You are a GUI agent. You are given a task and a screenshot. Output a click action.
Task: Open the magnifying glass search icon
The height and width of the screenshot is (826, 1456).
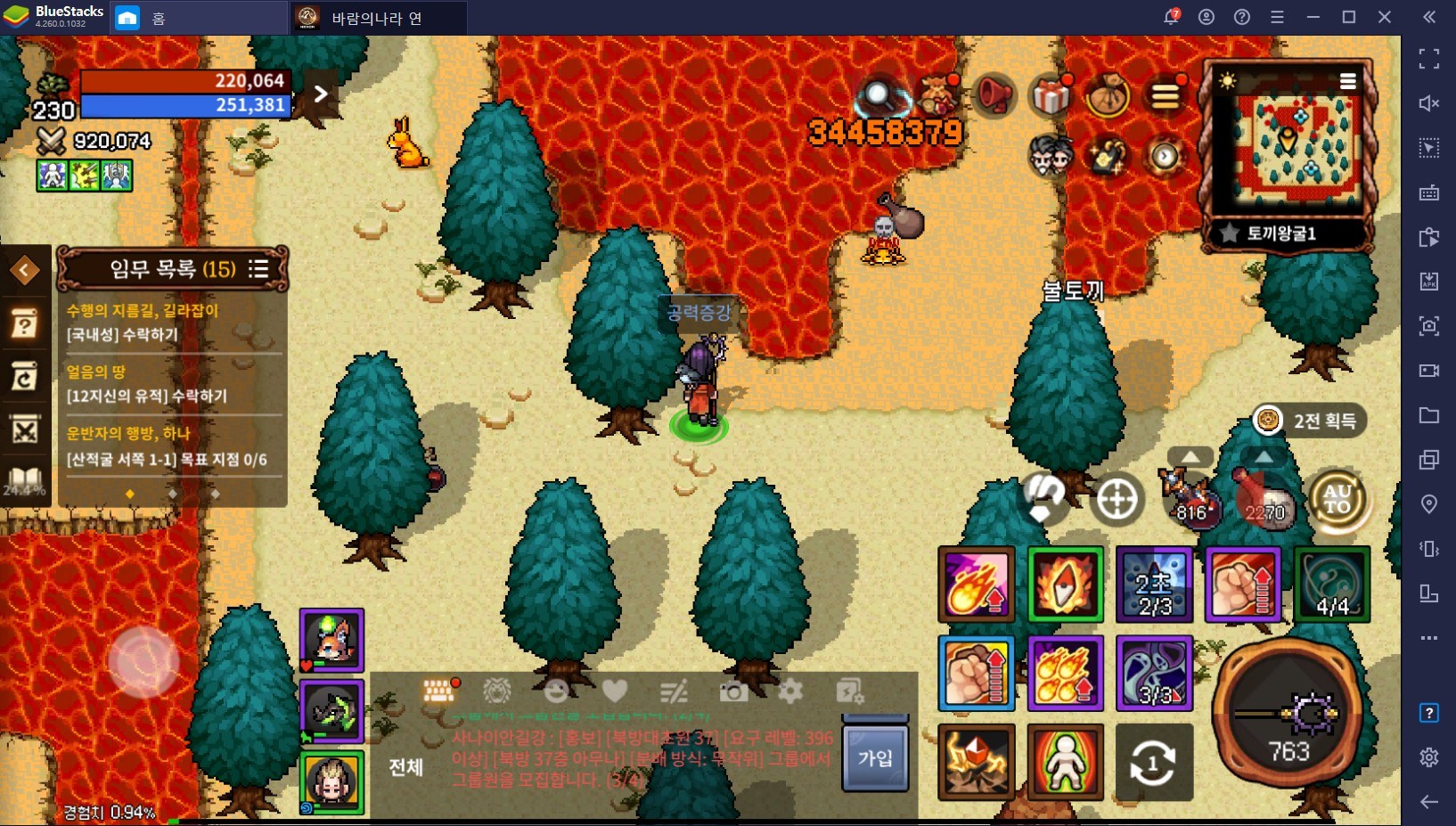tap(879, 94)
